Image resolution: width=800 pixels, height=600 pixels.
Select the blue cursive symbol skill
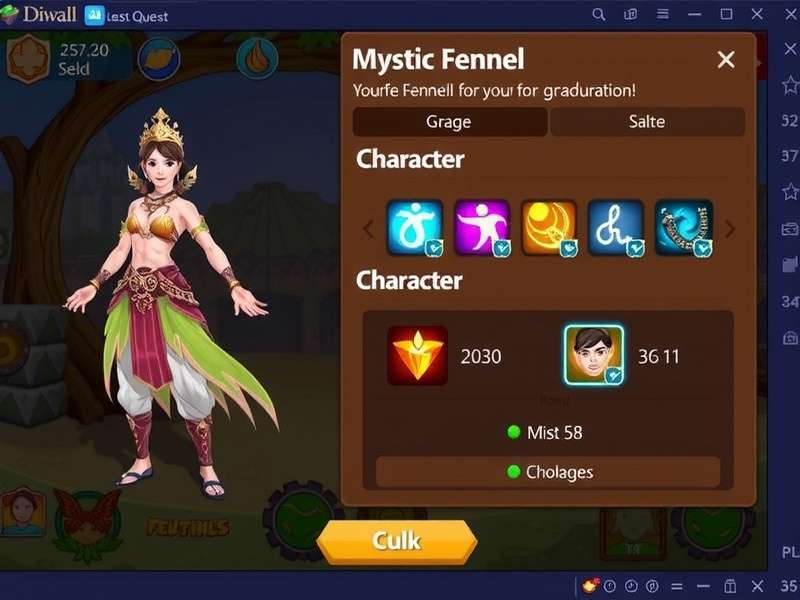click(x=616, y=228)
